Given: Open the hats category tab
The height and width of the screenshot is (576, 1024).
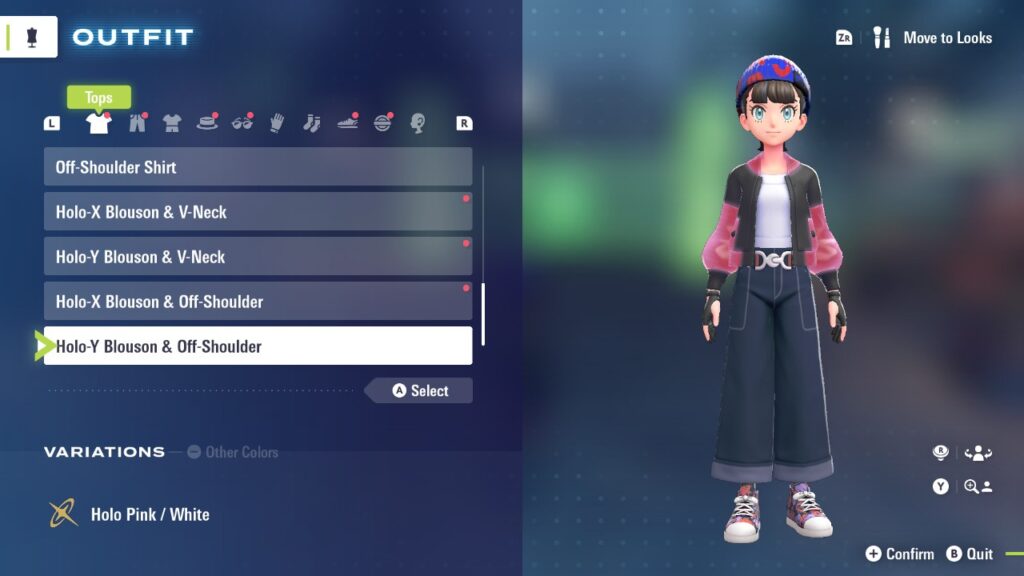Looking at the screenshot, I should 207,123.
